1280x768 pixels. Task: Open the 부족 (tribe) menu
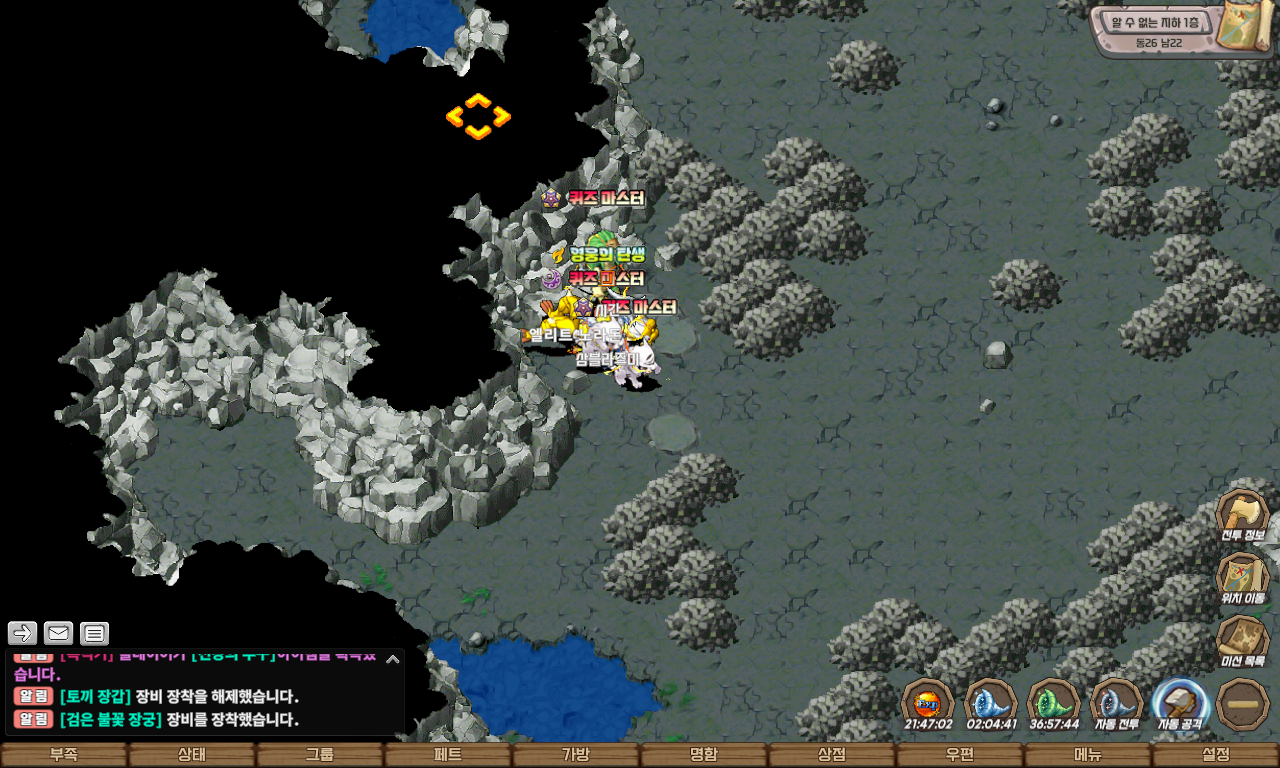pyautogui.click(x=64, y=755)
